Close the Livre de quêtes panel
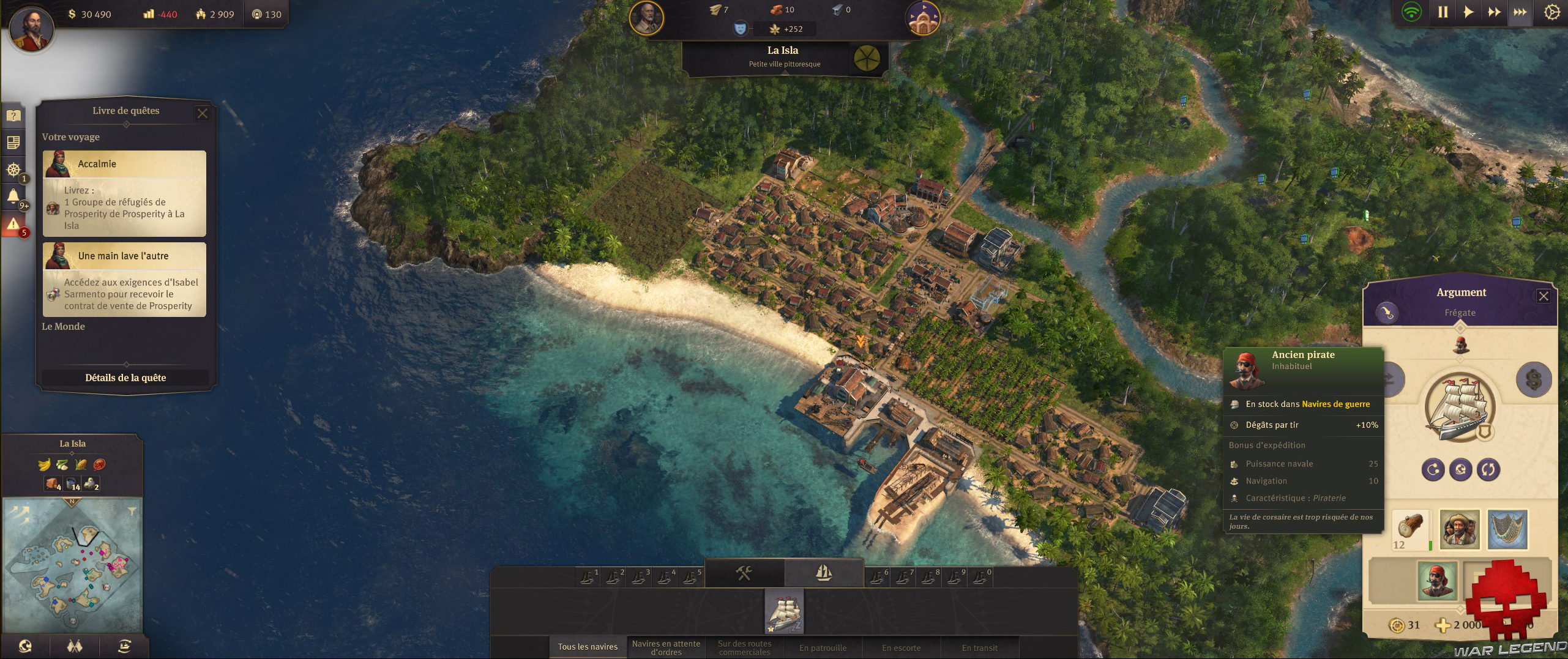Screen dimensions: 1568x659 point(203,113)
